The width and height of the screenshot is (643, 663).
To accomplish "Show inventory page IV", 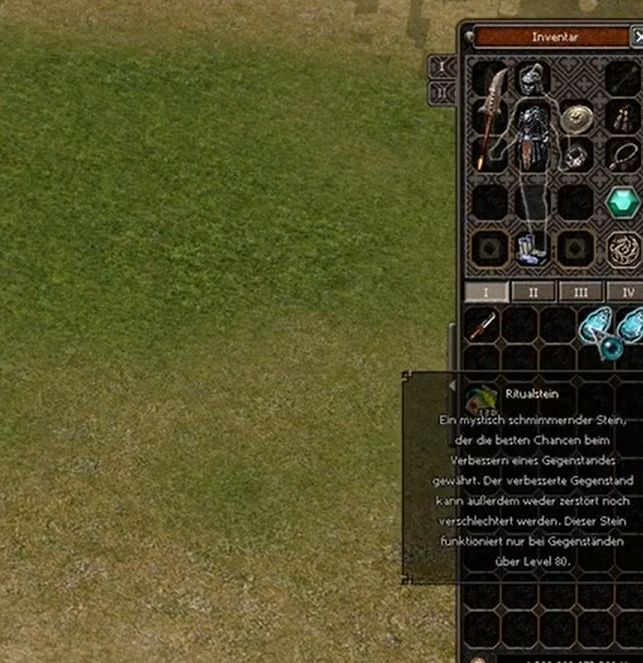I will [627, 292].
